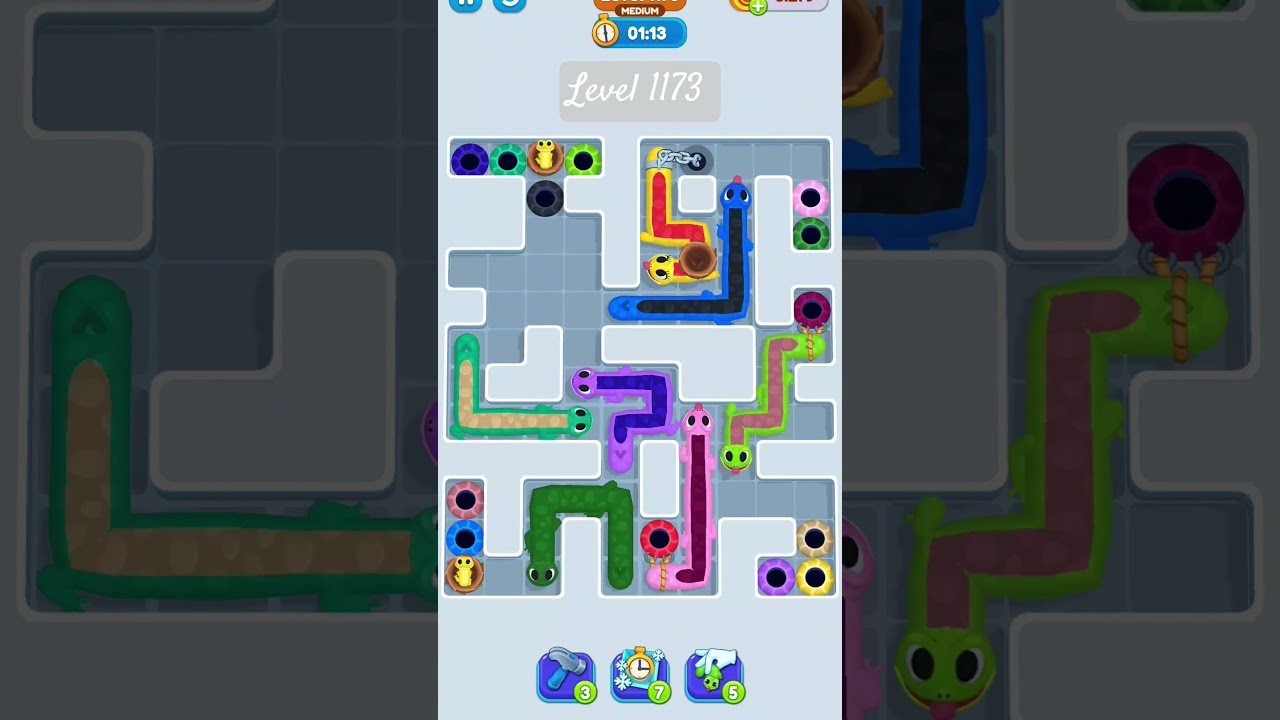Image resolution: width=1280 pixels, height=720 pixels.
Task: Use the snake-removal hand booster
Action: pos(714,676)
